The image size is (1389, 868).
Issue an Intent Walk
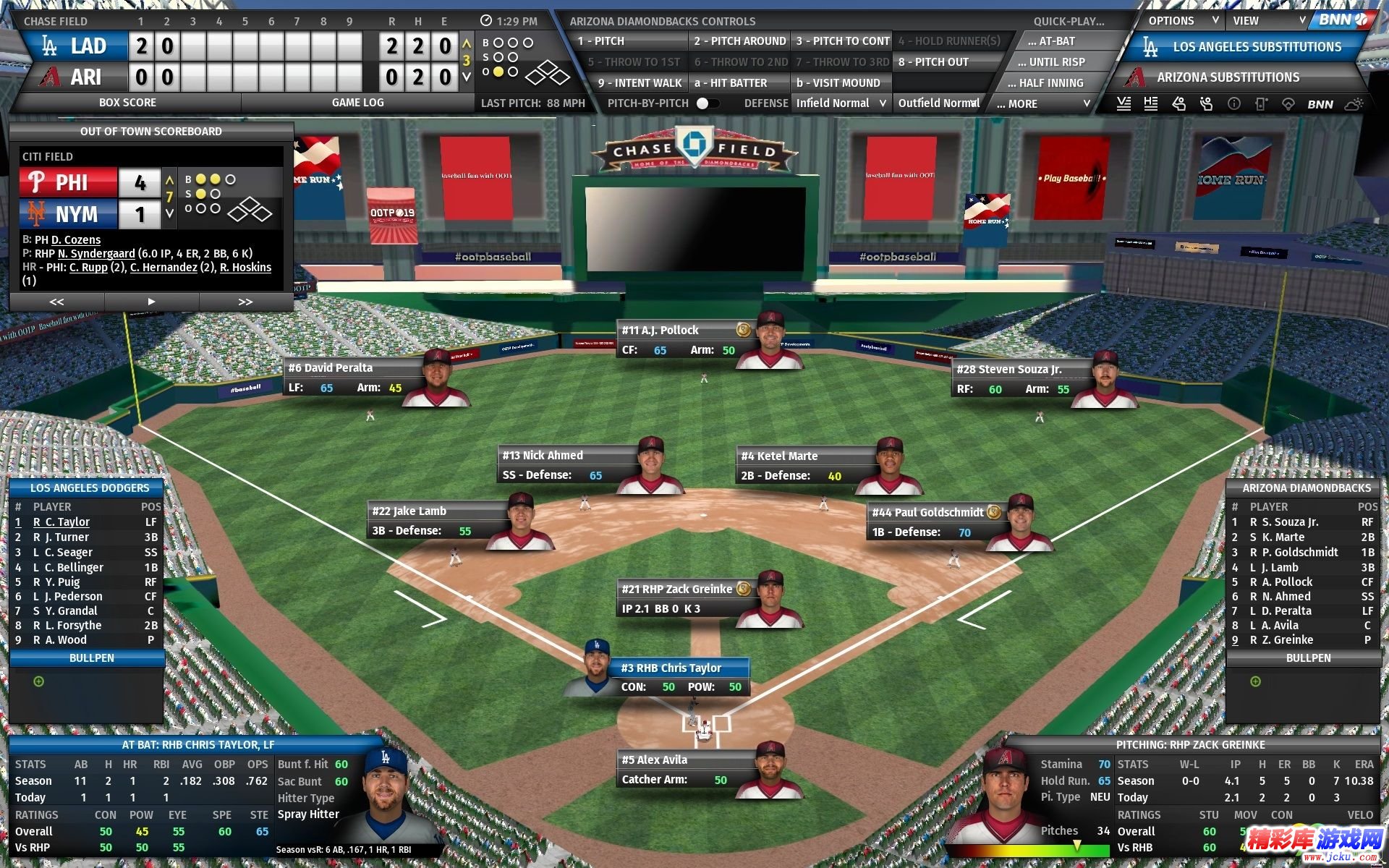coord(640,83)
